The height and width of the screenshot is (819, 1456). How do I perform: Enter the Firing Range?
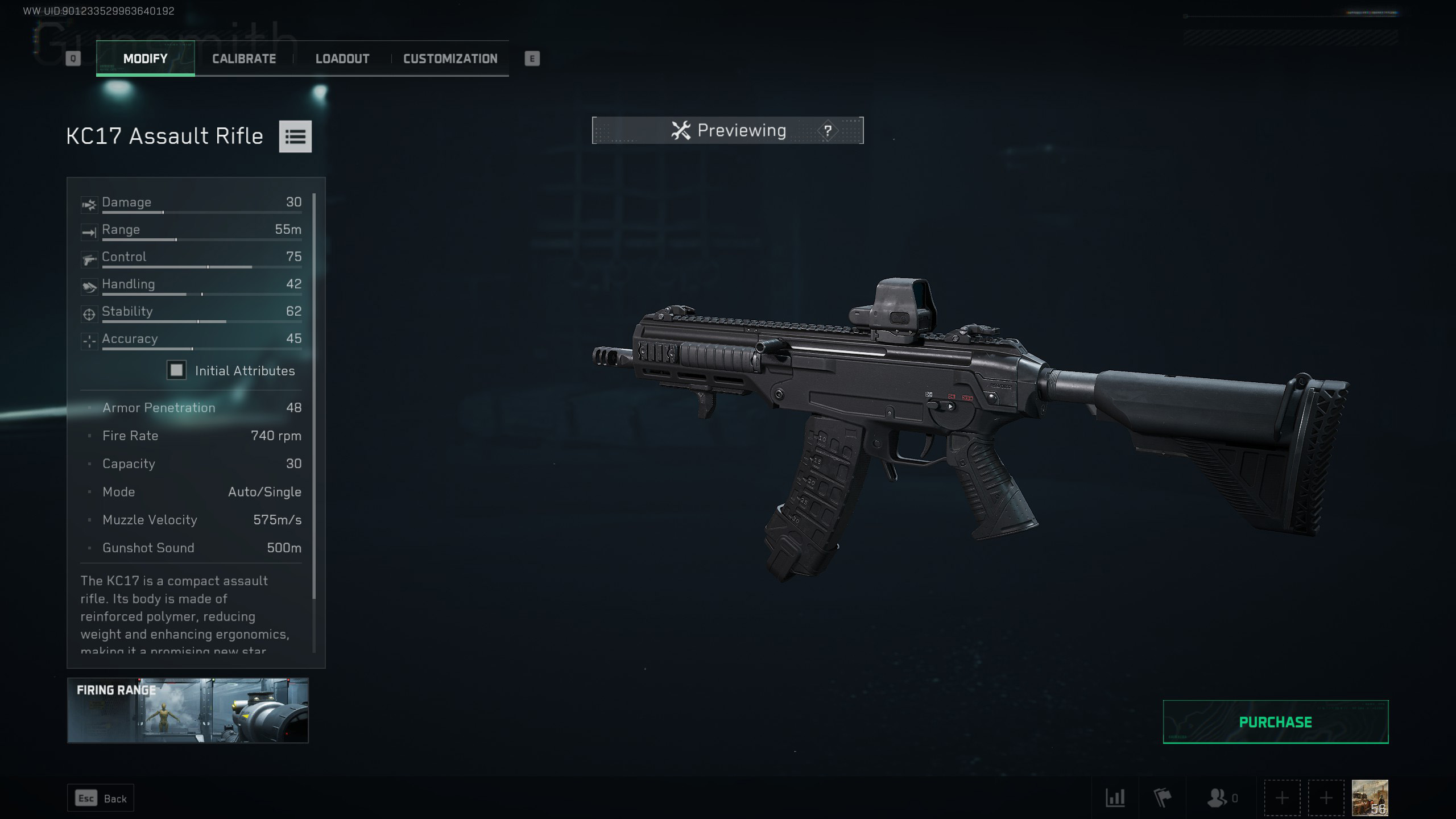pyautogui.click(x=188, y=710)
